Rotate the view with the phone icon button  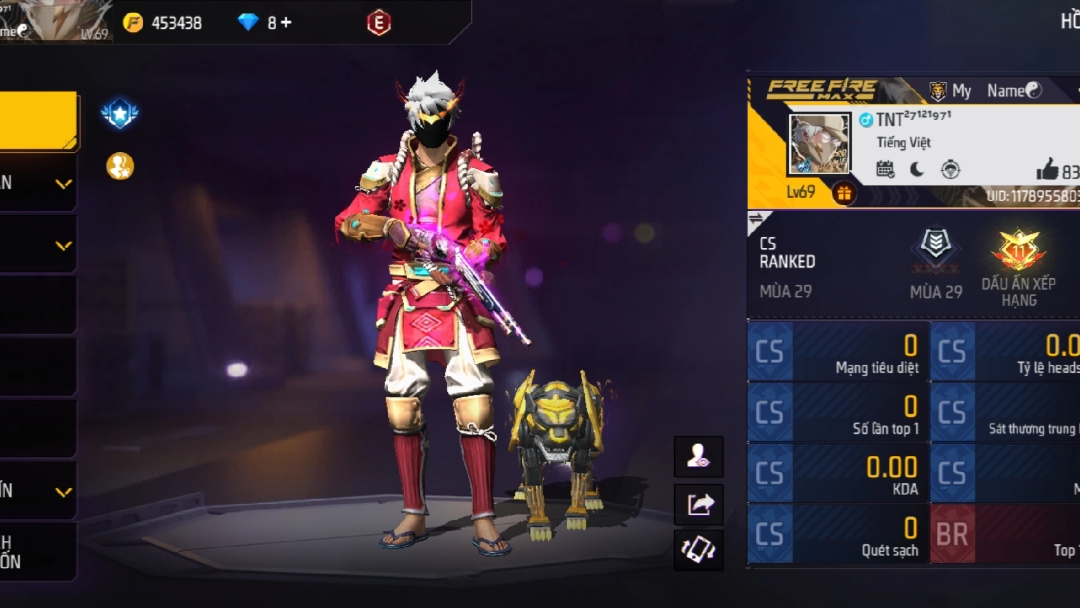pos(698,551)
